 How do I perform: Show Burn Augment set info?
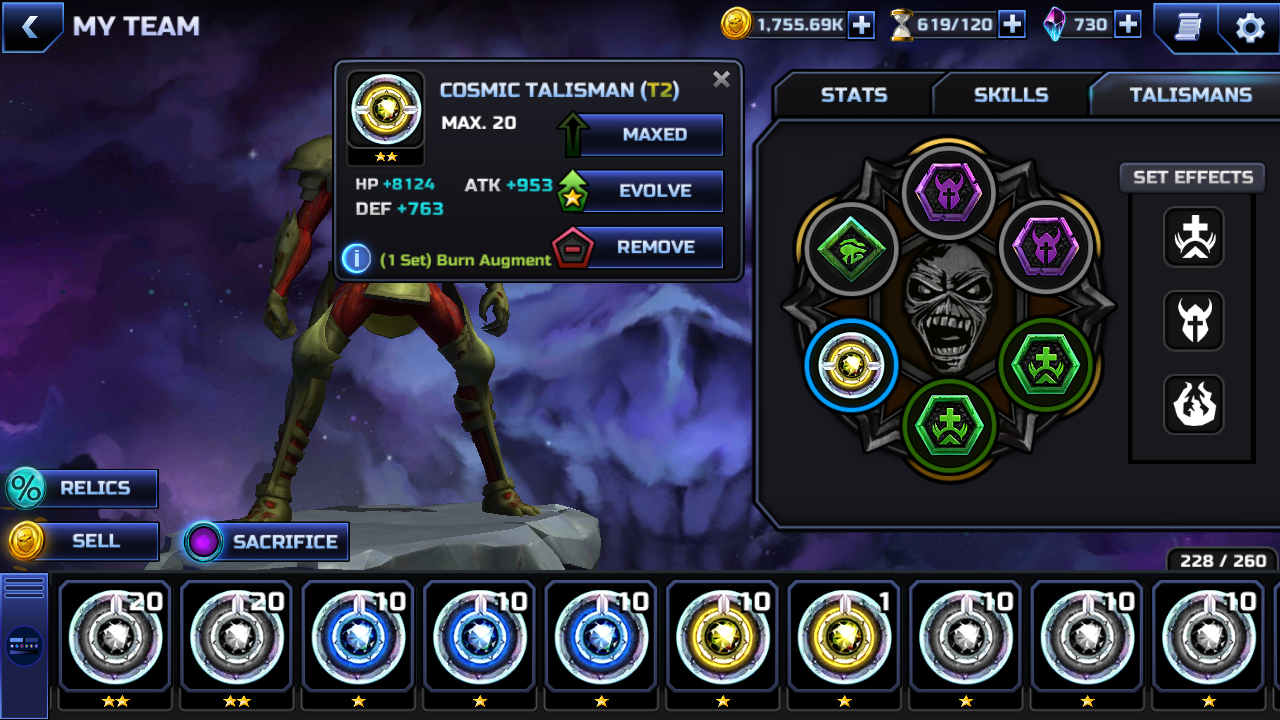coord(357,259)
